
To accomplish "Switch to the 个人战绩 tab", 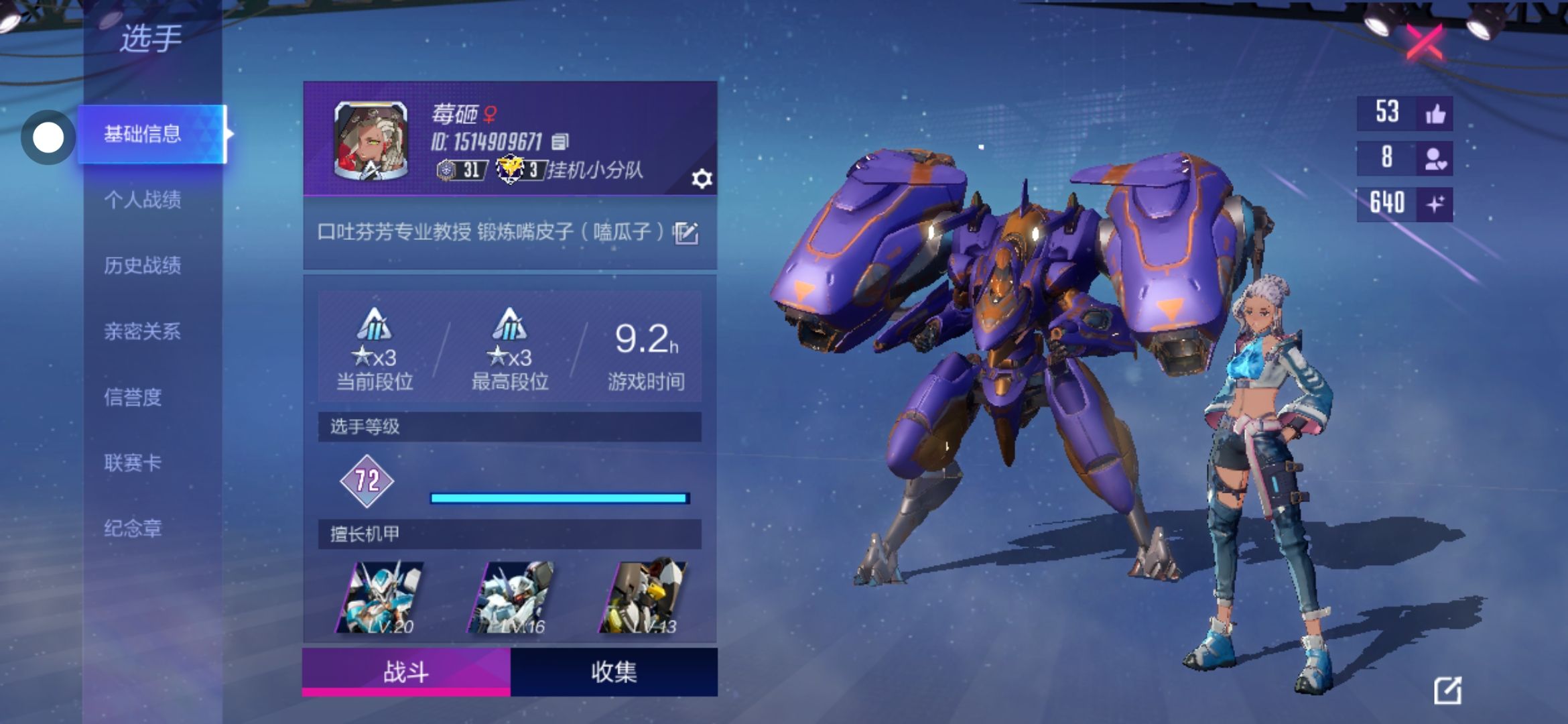I will click(142, 200).
